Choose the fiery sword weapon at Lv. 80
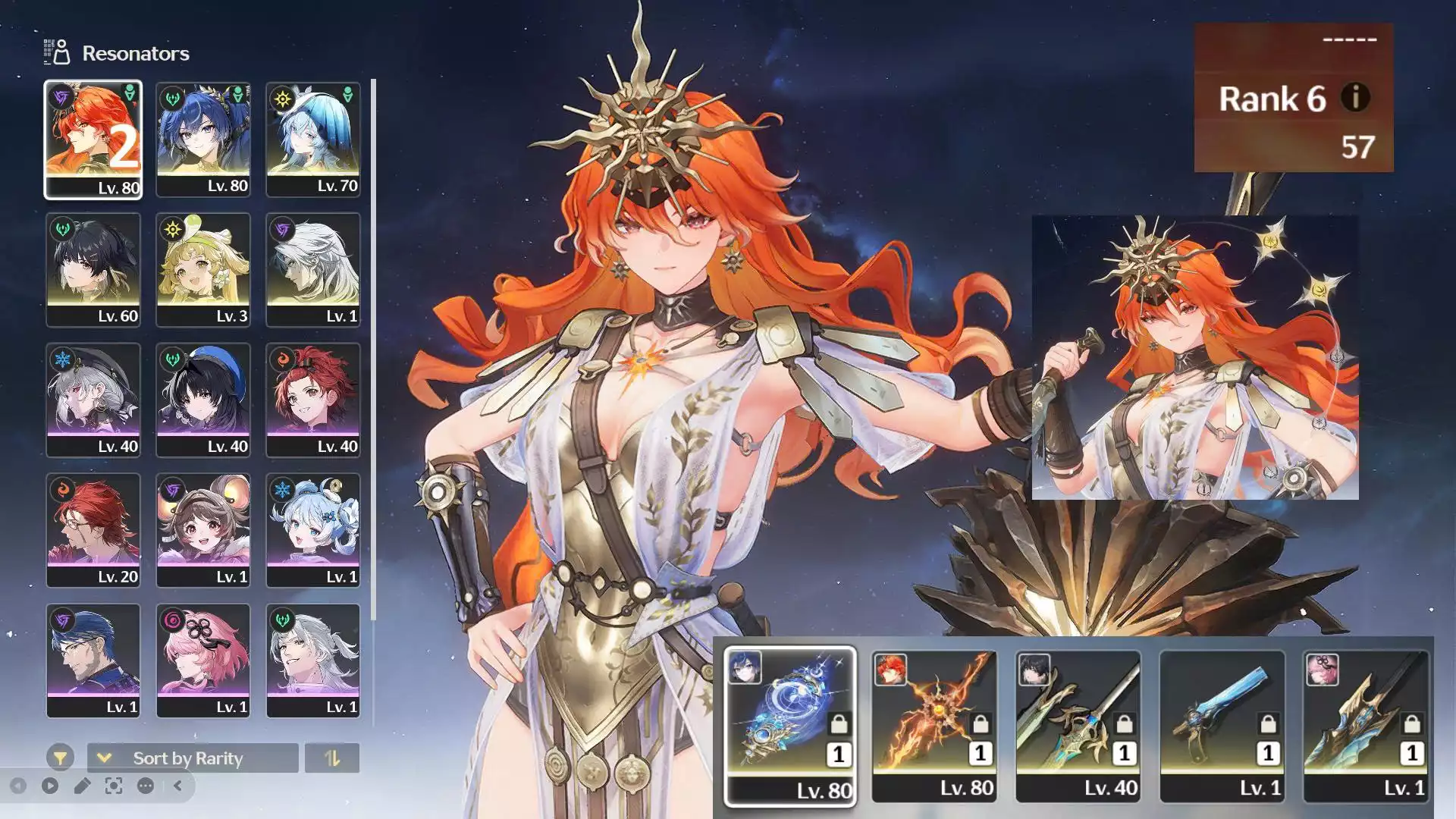The width and height of the screenshot is (1456, 819). [934, 726]
